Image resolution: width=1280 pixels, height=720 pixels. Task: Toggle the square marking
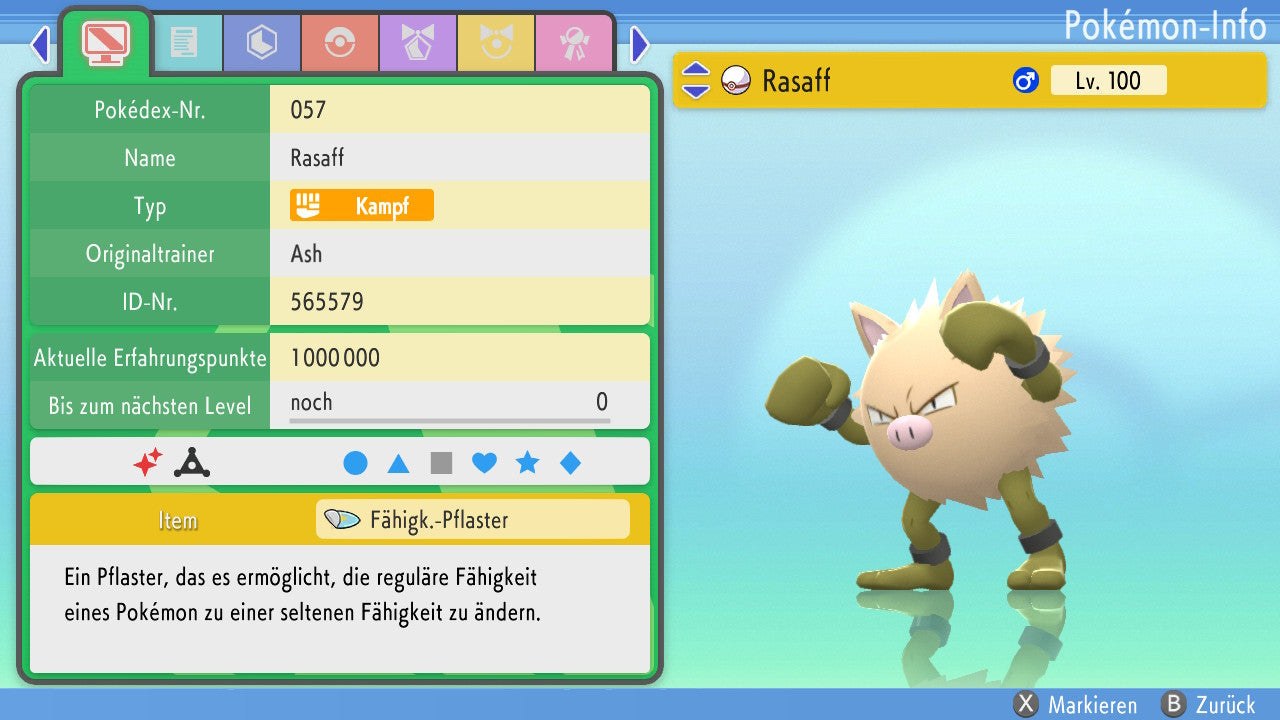tap(441, 463)
